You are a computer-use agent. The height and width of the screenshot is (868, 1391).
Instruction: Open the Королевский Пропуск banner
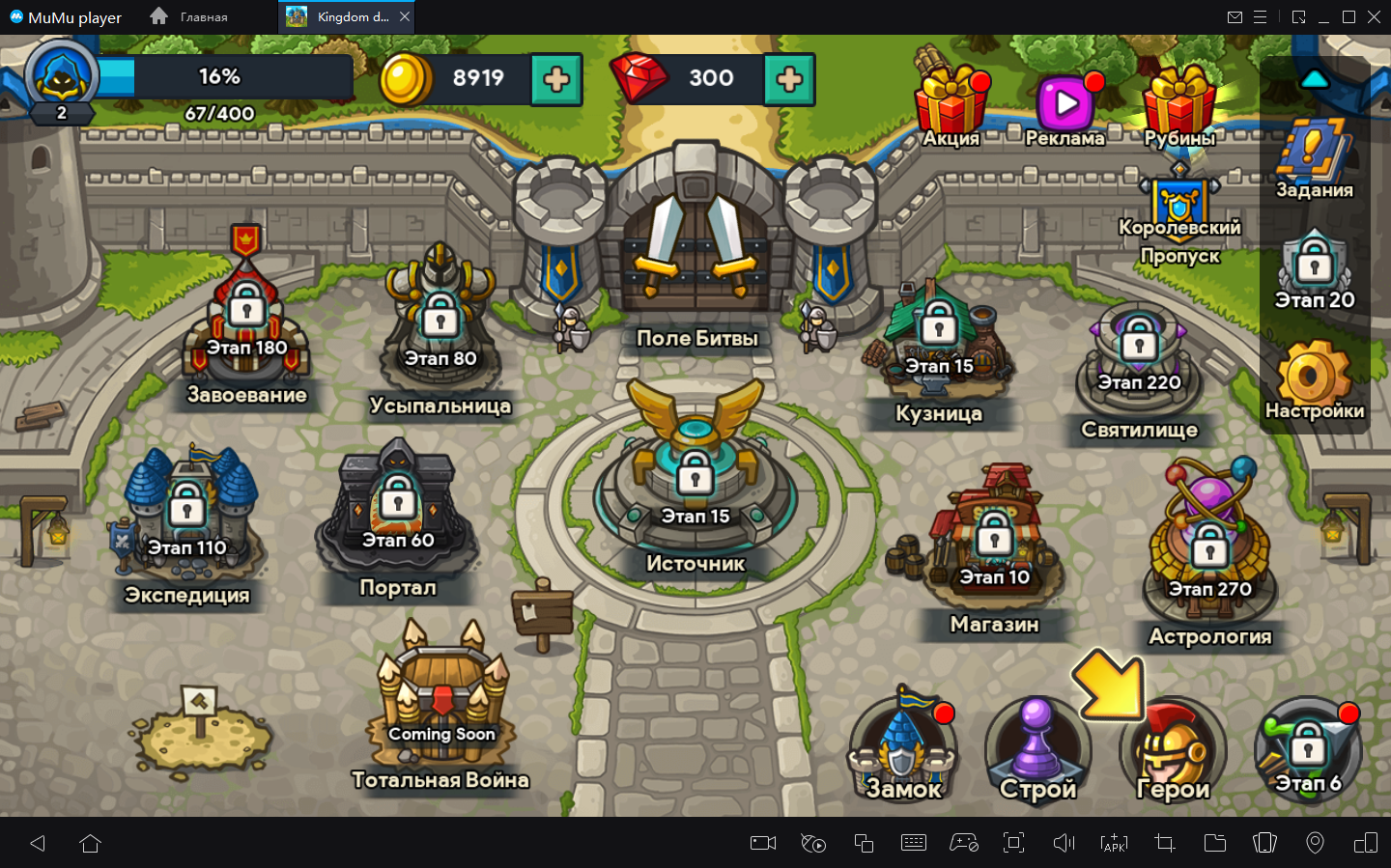pyautogui.click(x=1179, y=217)
